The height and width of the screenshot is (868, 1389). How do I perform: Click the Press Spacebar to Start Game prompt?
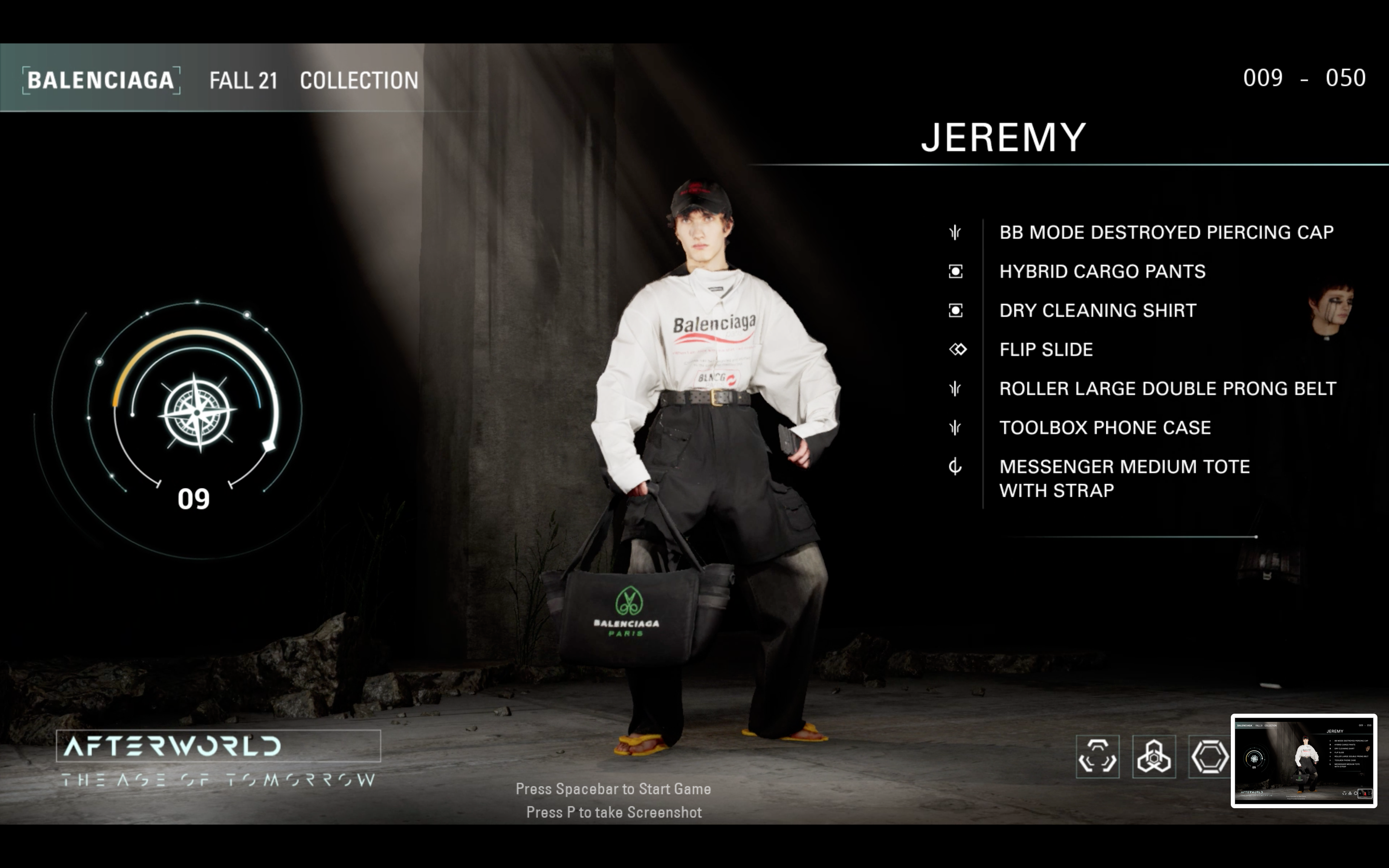click(613, 789)
